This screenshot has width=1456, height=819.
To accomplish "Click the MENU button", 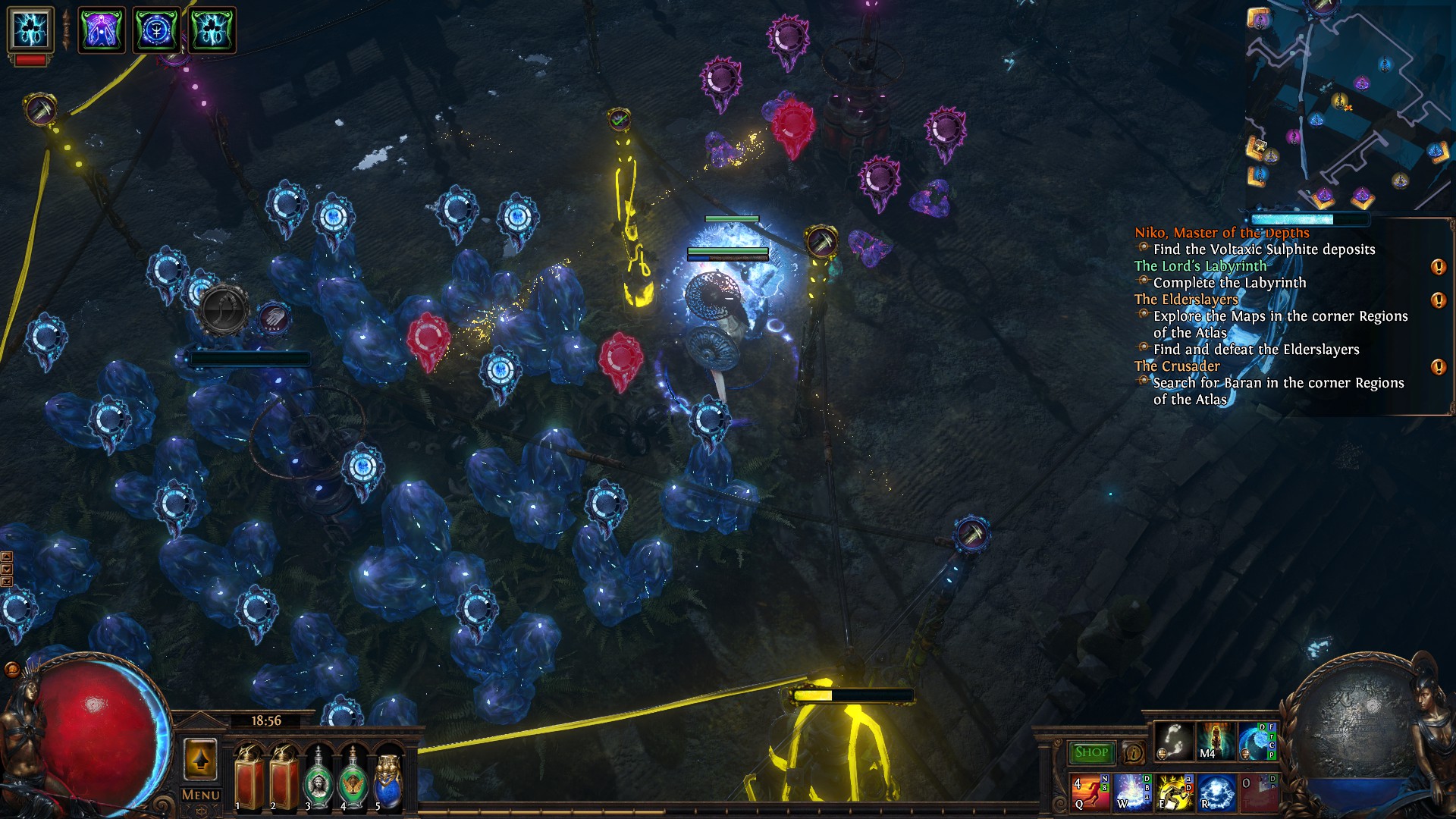I will [x=201, y=795].
